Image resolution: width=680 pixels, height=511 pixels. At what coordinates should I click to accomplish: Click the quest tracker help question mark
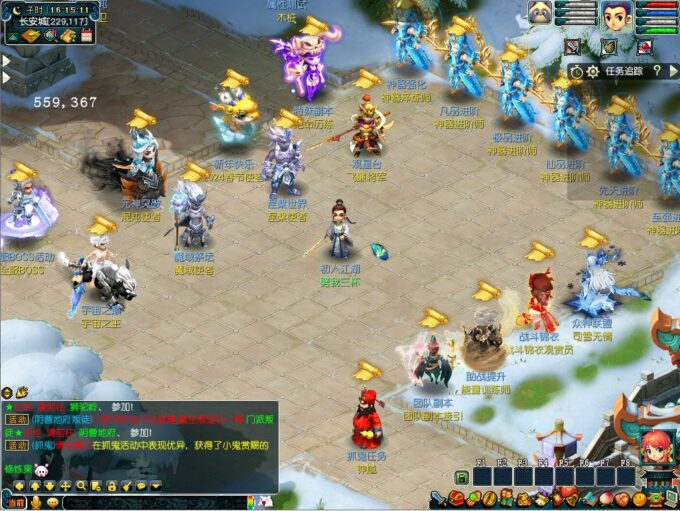coord(657,71)
